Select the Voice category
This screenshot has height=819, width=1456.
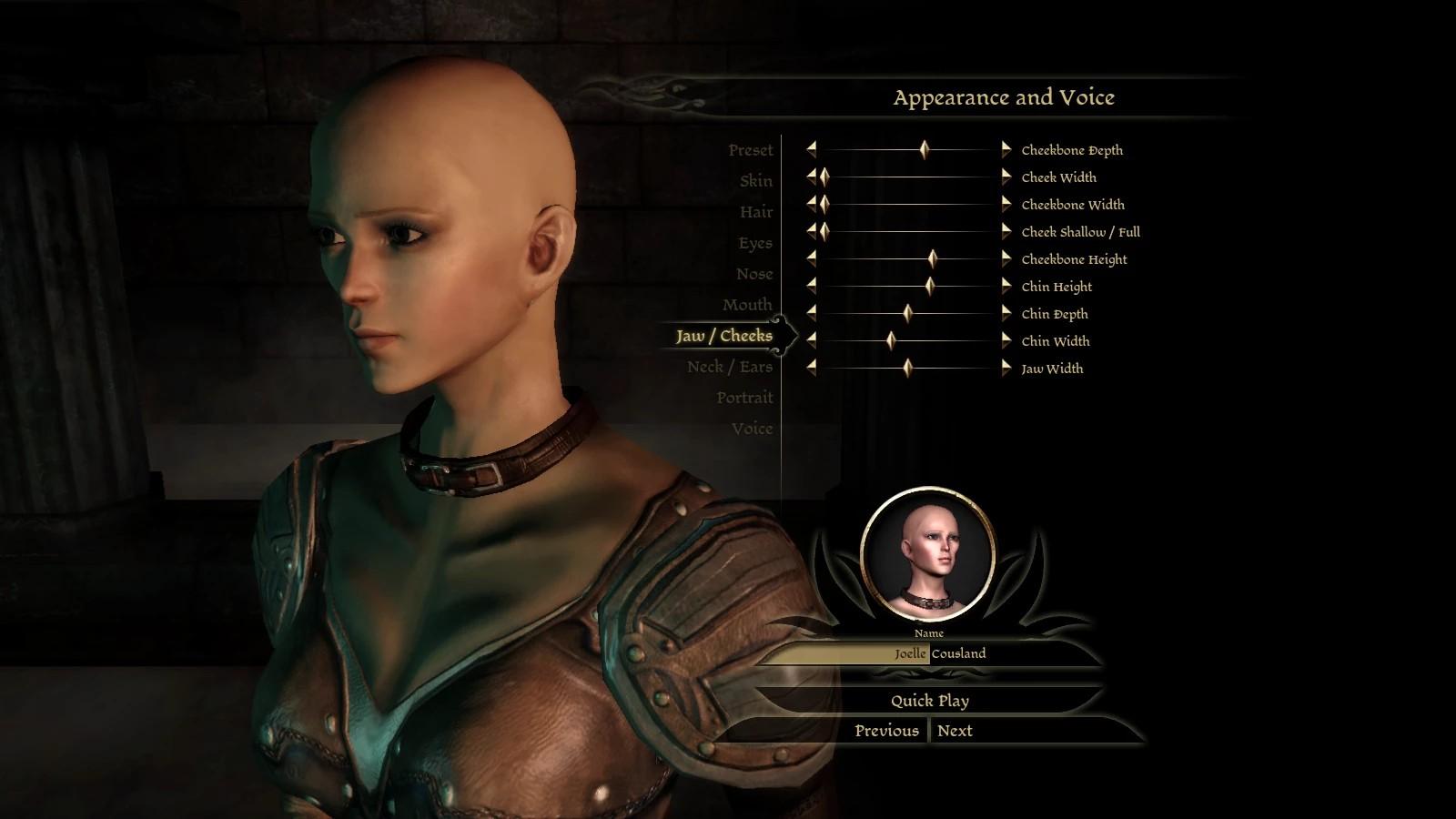point(752,429)
